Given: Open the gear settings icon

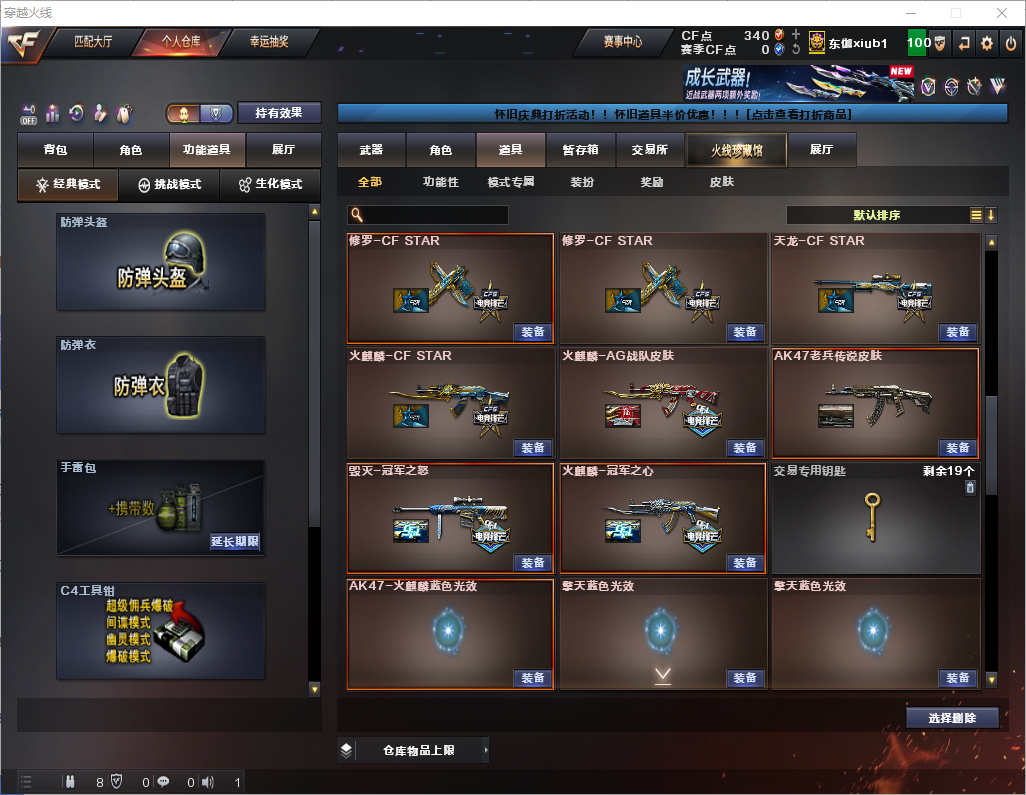Looking at the screenshot, I should (x=987, y=43).
